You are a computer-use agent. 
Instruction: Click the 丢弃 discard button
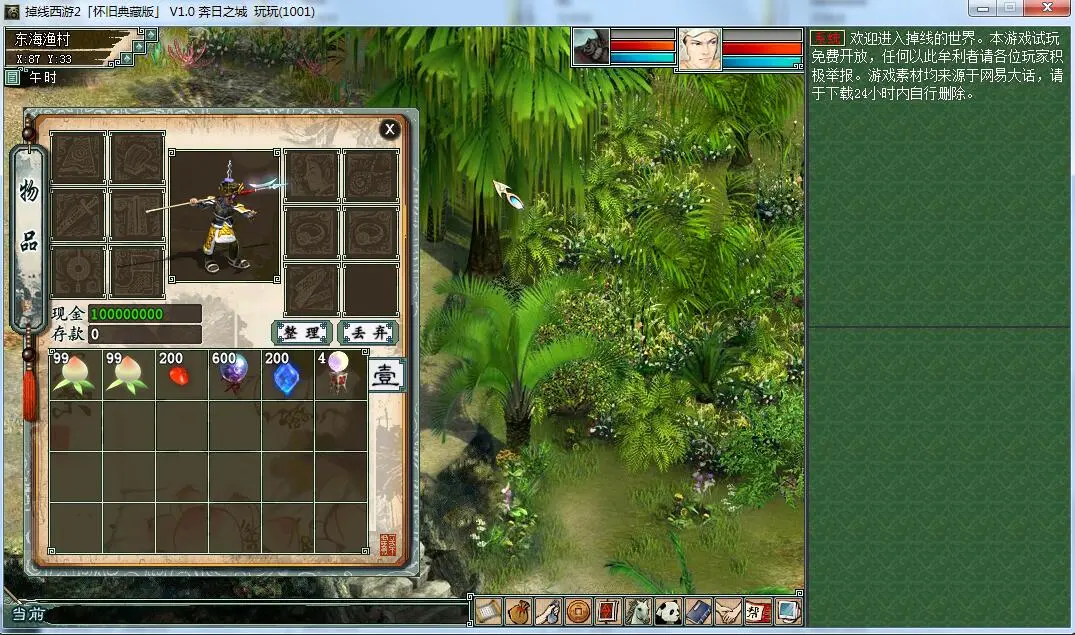tap(367, 333)
